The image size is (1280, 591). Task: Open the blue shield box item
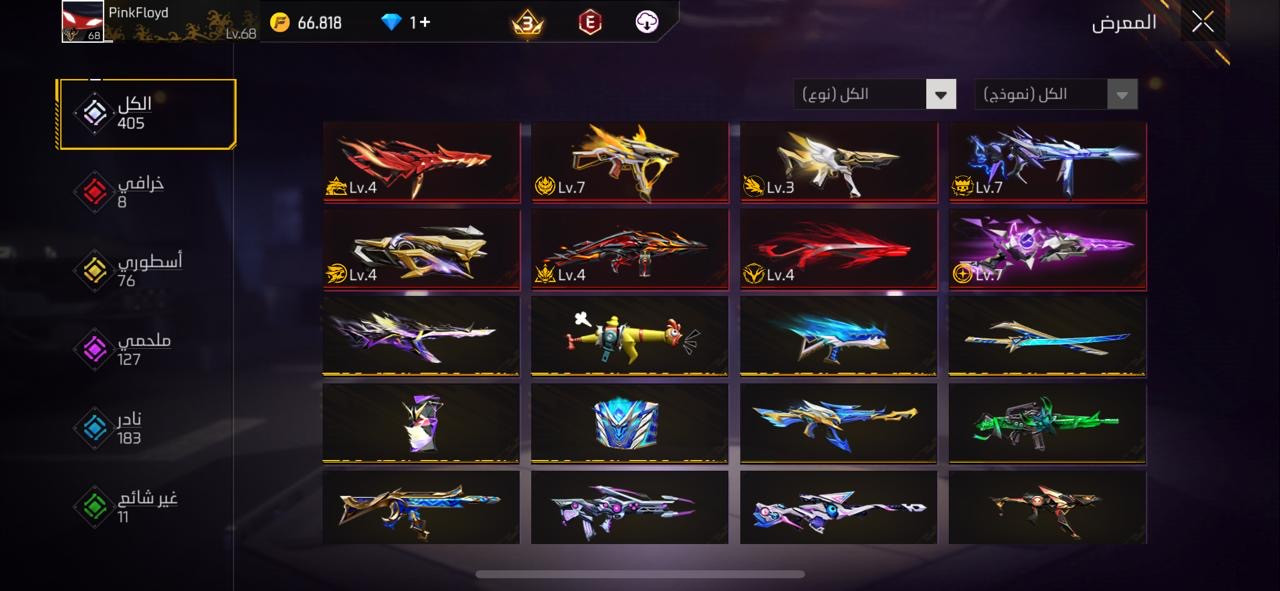tap(630, 423)
